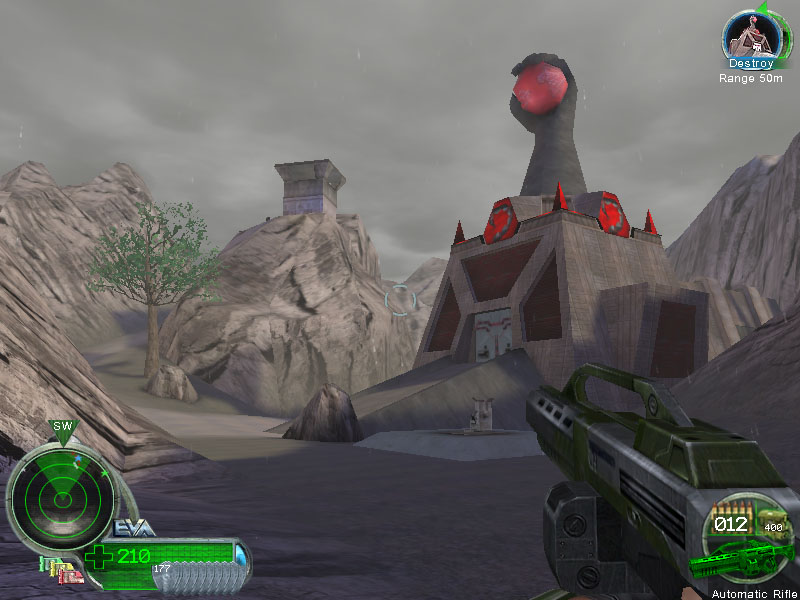Select the Destroy objective tracker icon

point(750,37)
